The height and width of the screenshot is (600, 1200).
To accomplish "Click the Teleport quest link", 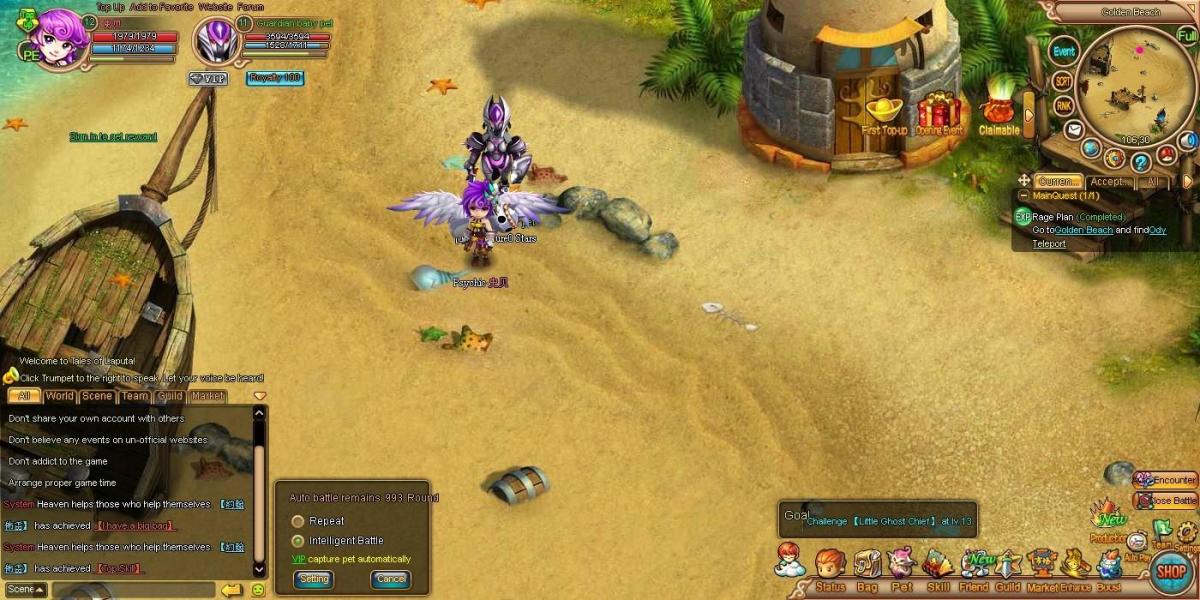I will point(1049,243).
